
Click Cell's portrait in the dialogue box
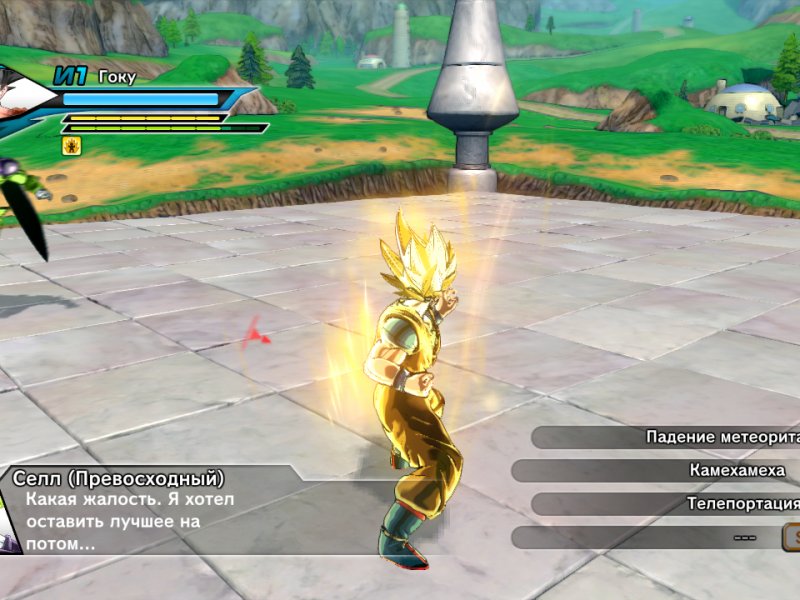[8, 522]
